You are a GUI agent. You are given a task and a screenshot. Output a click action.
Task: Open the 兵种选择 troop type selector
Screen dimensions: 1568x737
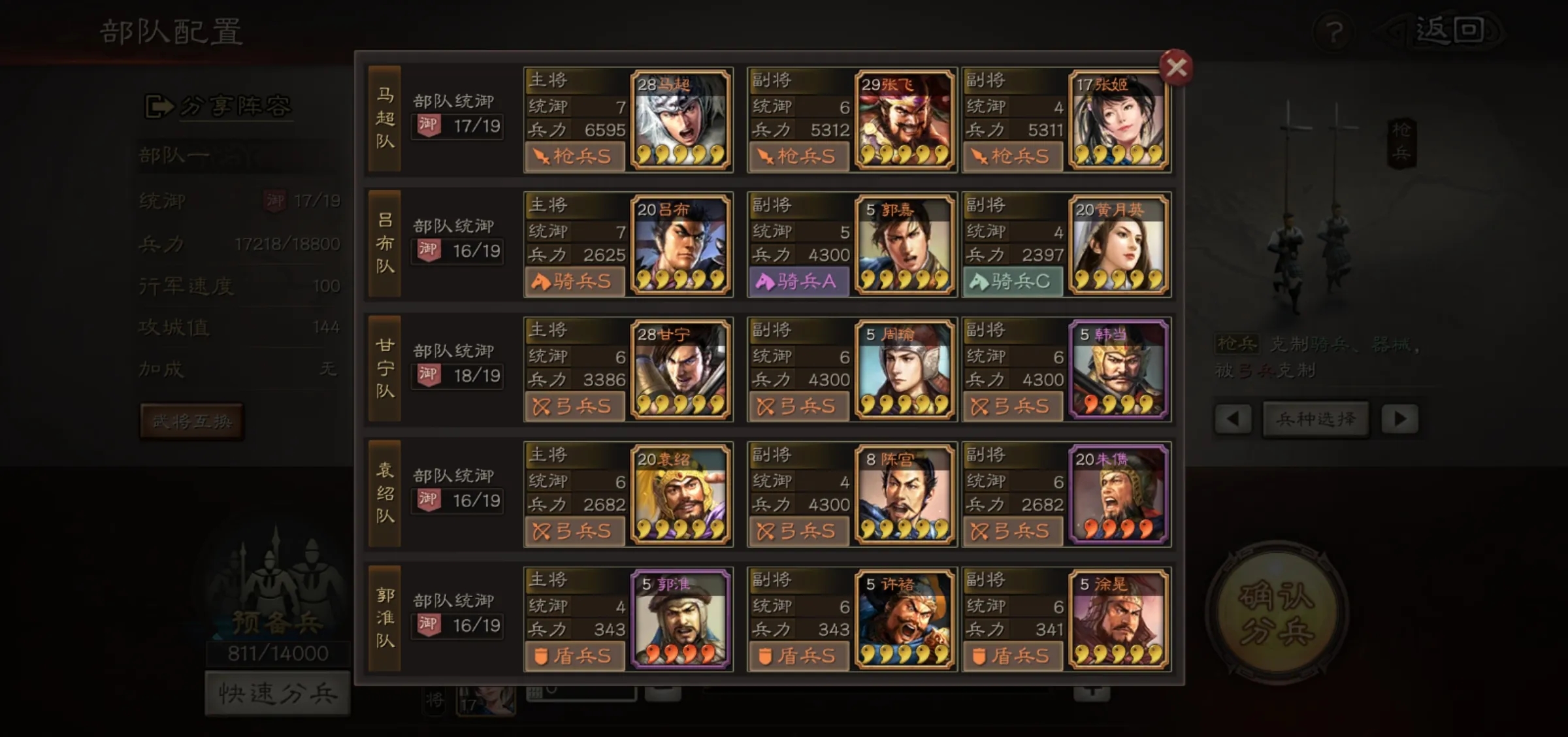1315,419
